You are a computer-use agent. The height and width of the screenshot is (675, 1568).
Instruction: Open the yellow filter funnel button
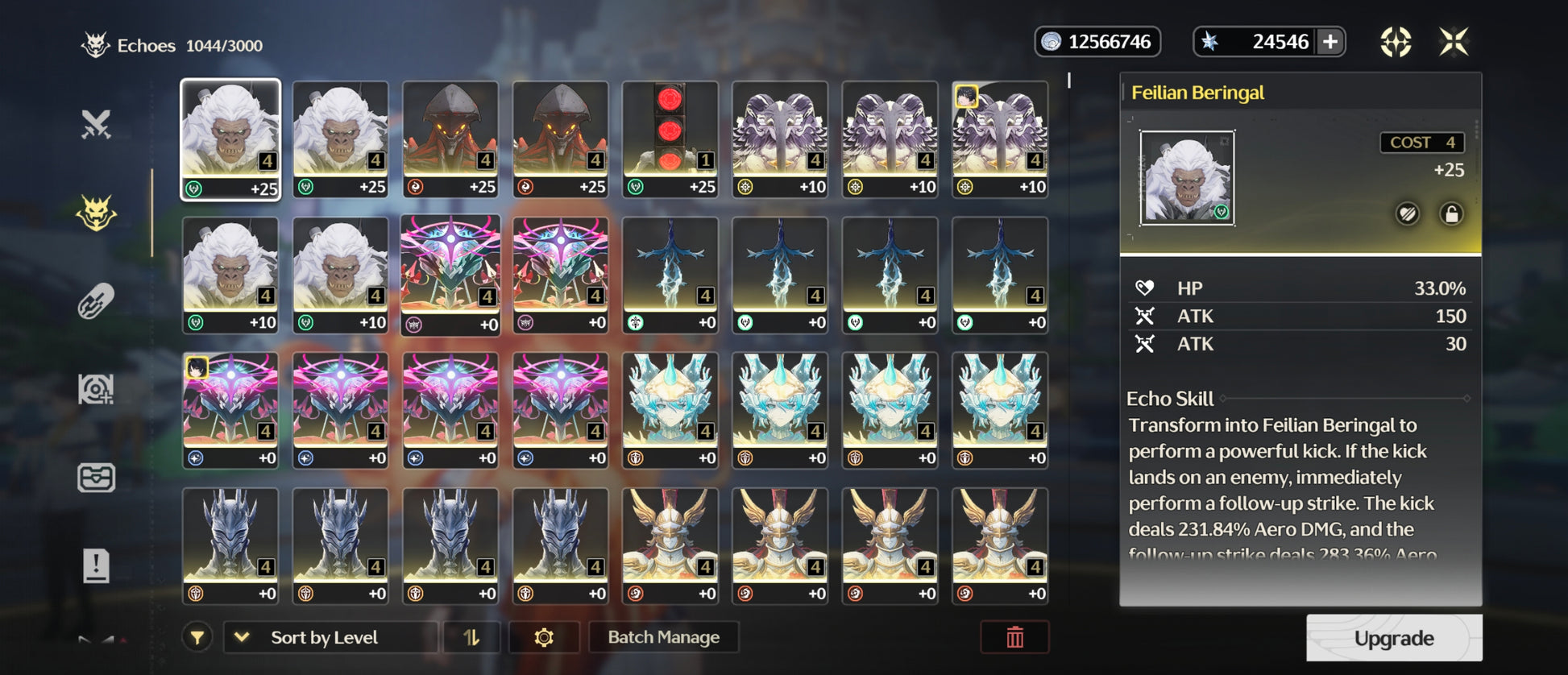click(x=197, y=637)
